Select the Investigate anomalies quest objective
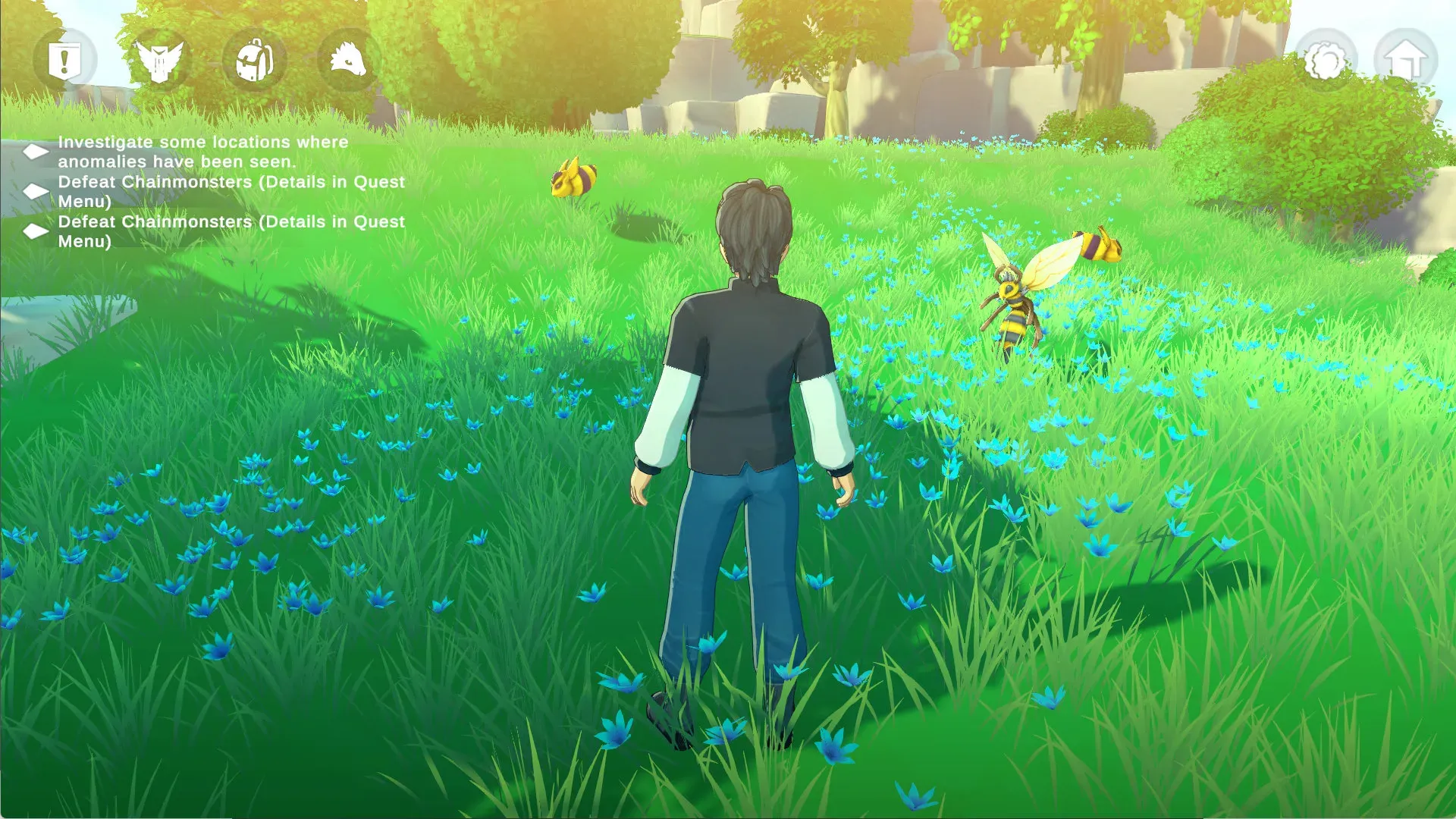 click(202, 152)
